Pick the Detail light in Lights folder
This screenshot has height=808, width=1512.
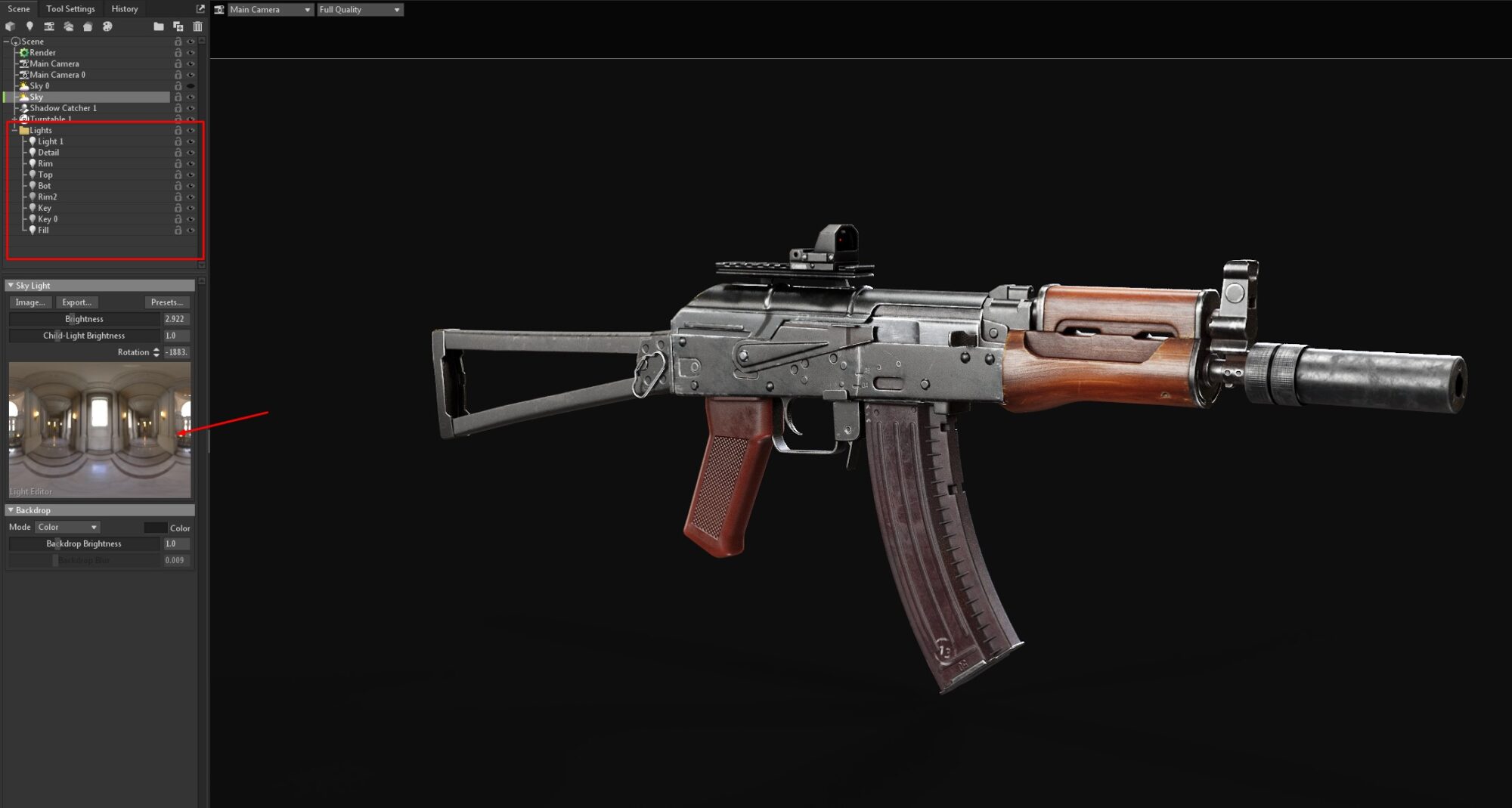(x=48, y=153)
